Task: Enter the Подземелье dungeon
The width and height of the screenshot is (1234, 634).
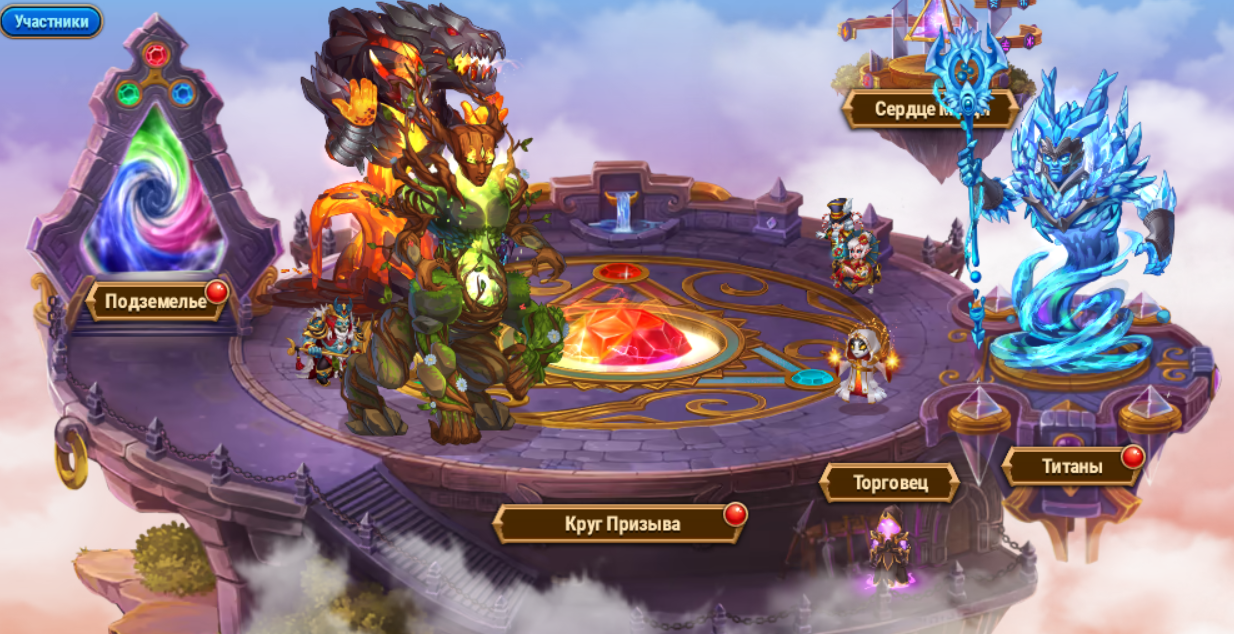Action: (x=155, y=301)
